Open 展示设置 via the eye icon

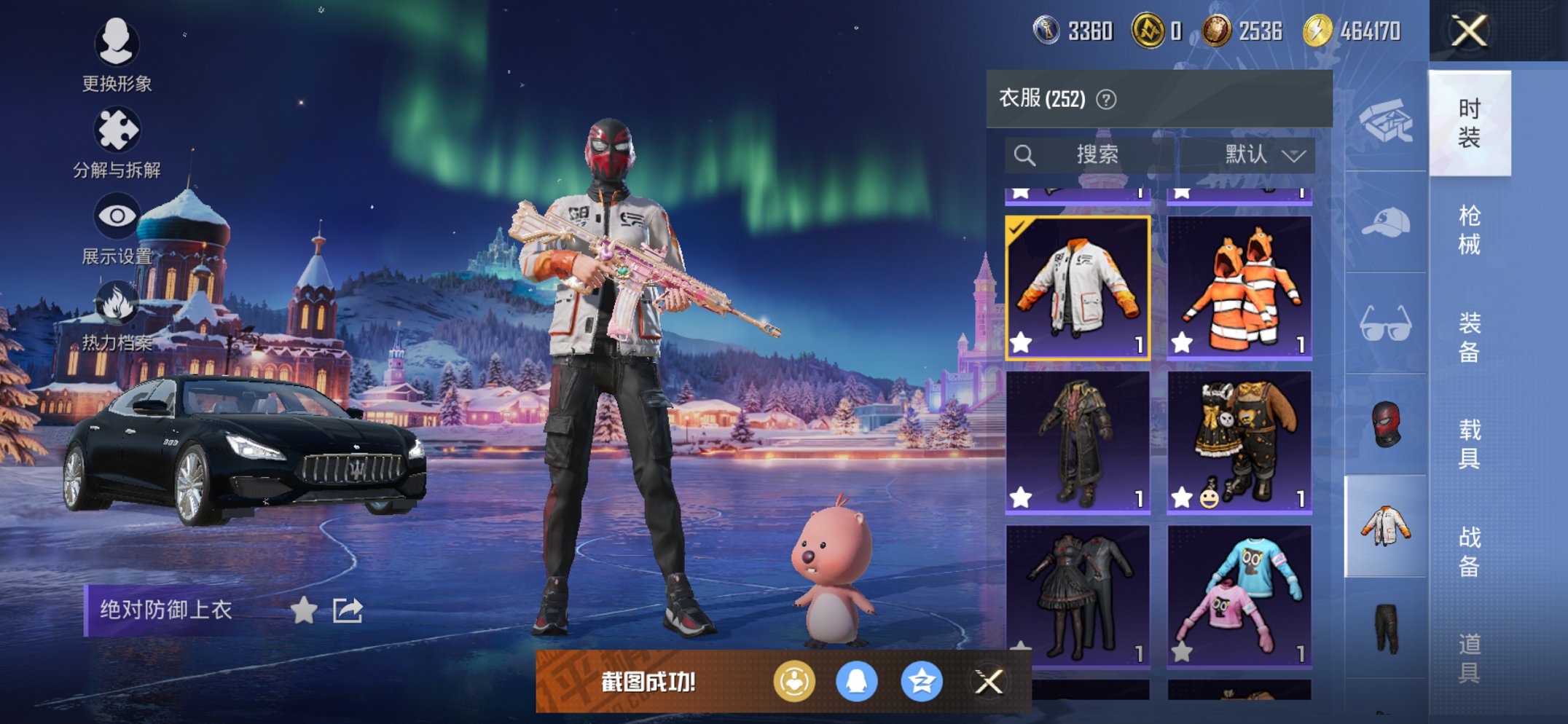pyautogui.click(x=117, y=215)
